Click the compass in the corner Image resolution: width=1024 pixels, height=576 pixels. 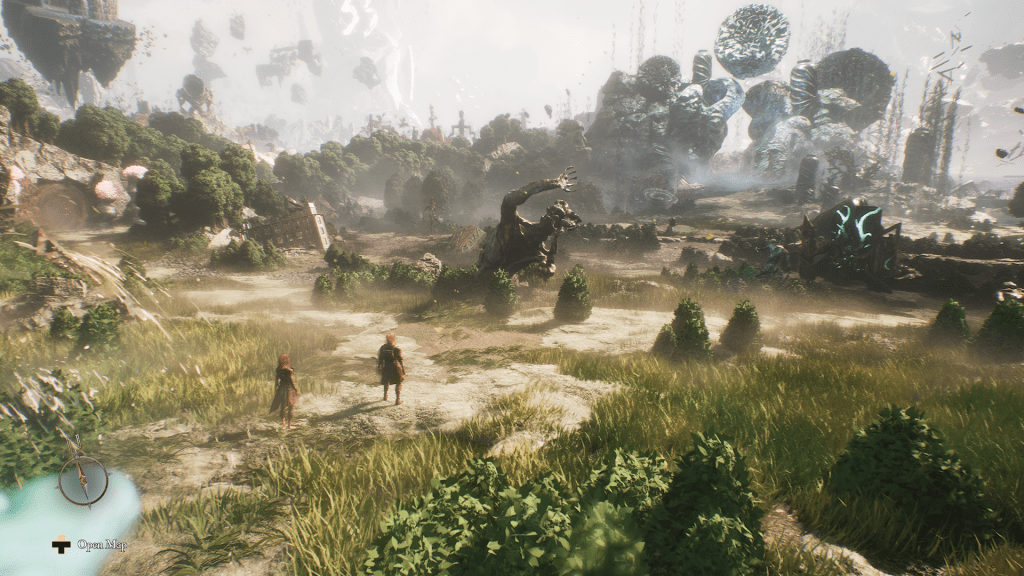[82, 479]
